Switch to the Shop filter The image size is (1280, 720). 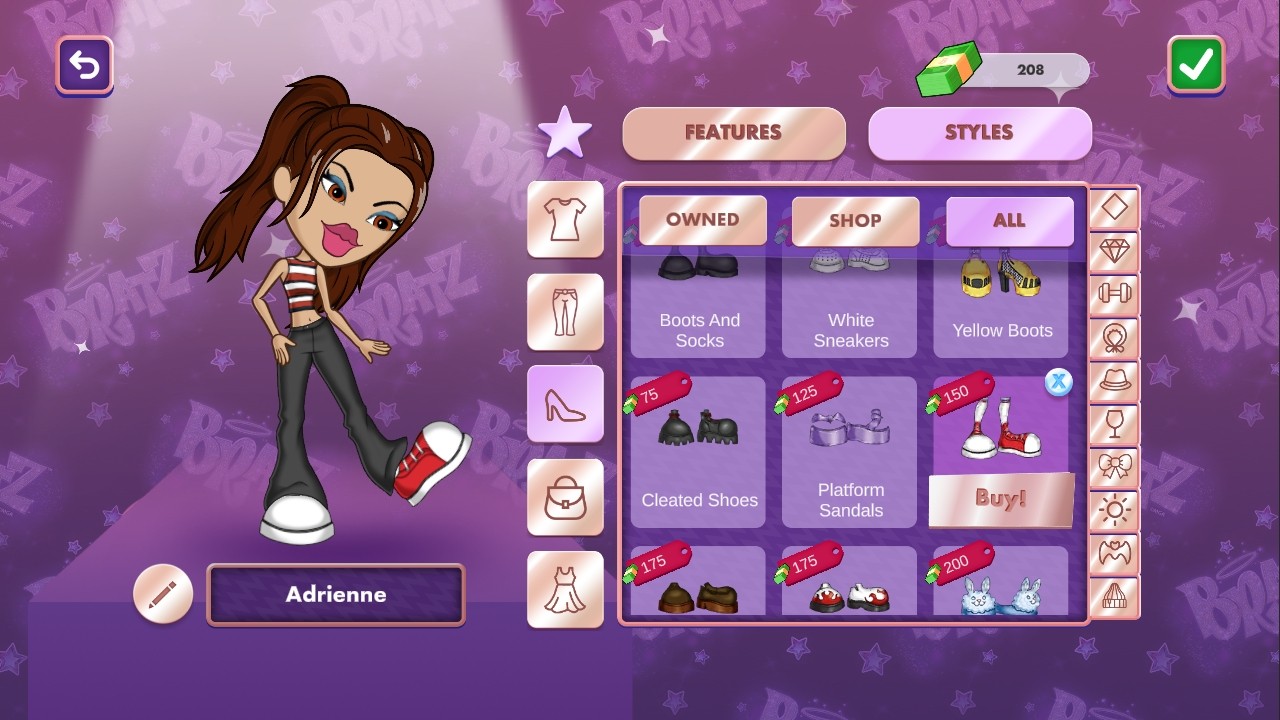point(855,220)
